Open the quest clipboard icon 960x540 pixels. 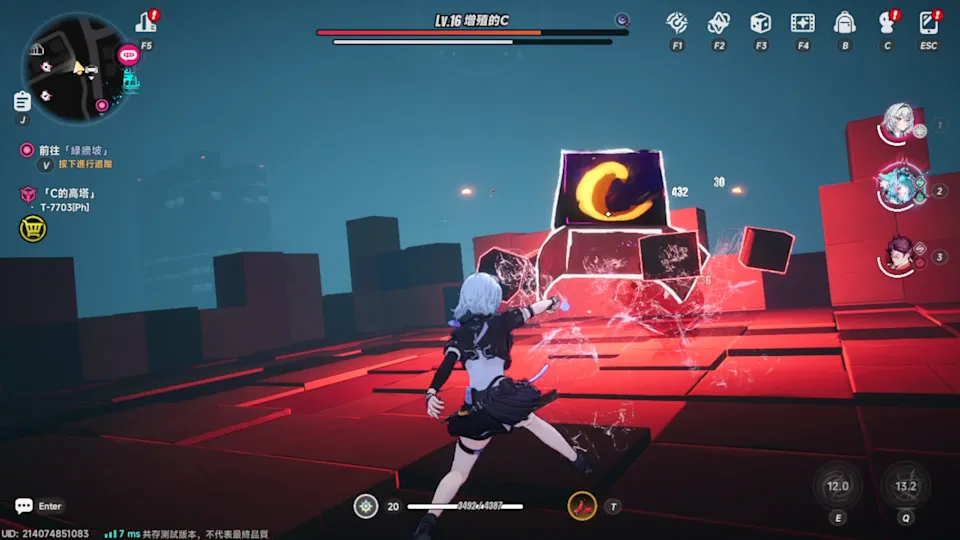click(x=22, y=101)
